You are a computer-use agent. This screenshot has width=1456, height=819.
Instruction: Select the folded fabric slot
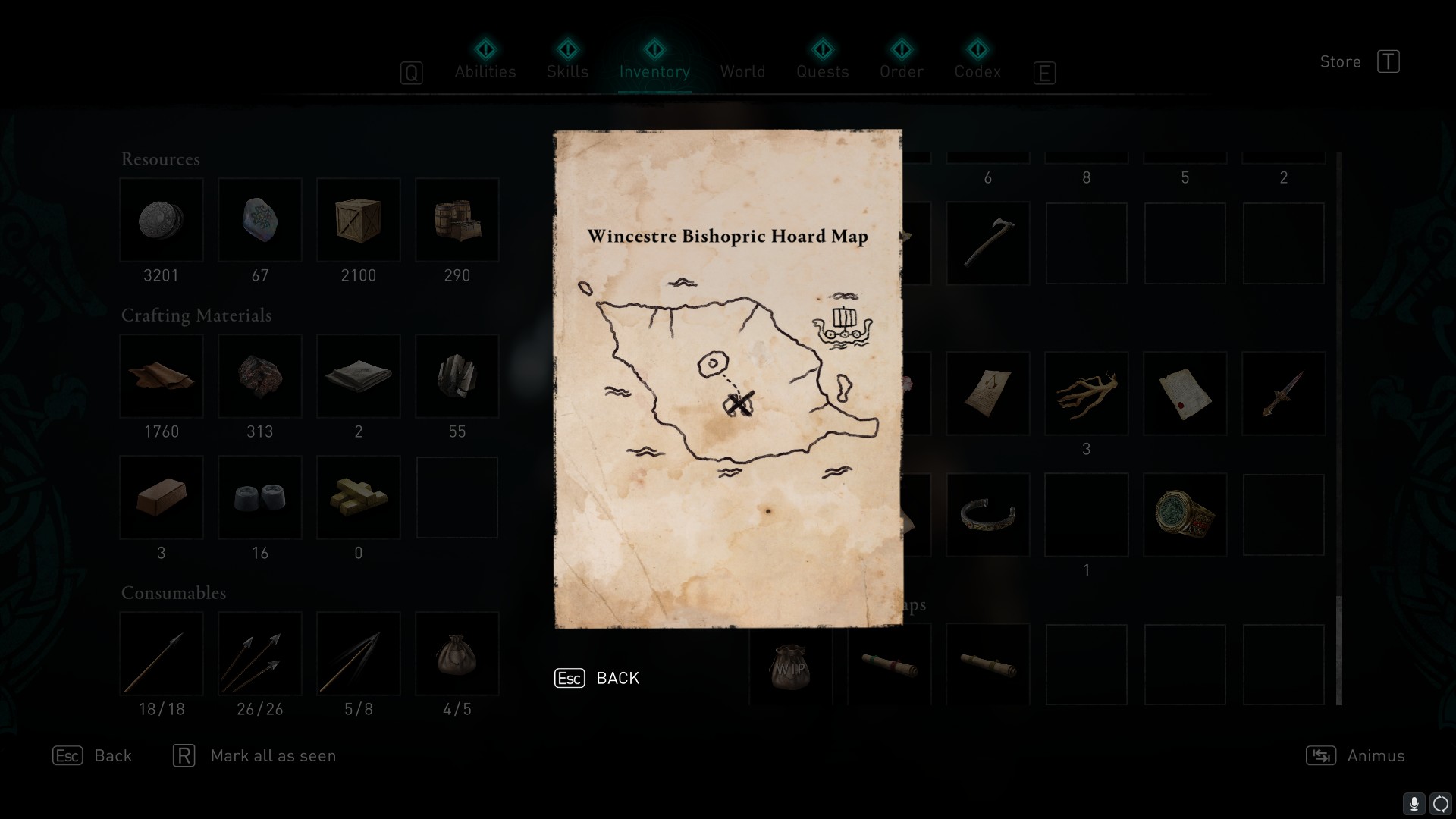tap(359, 376)
